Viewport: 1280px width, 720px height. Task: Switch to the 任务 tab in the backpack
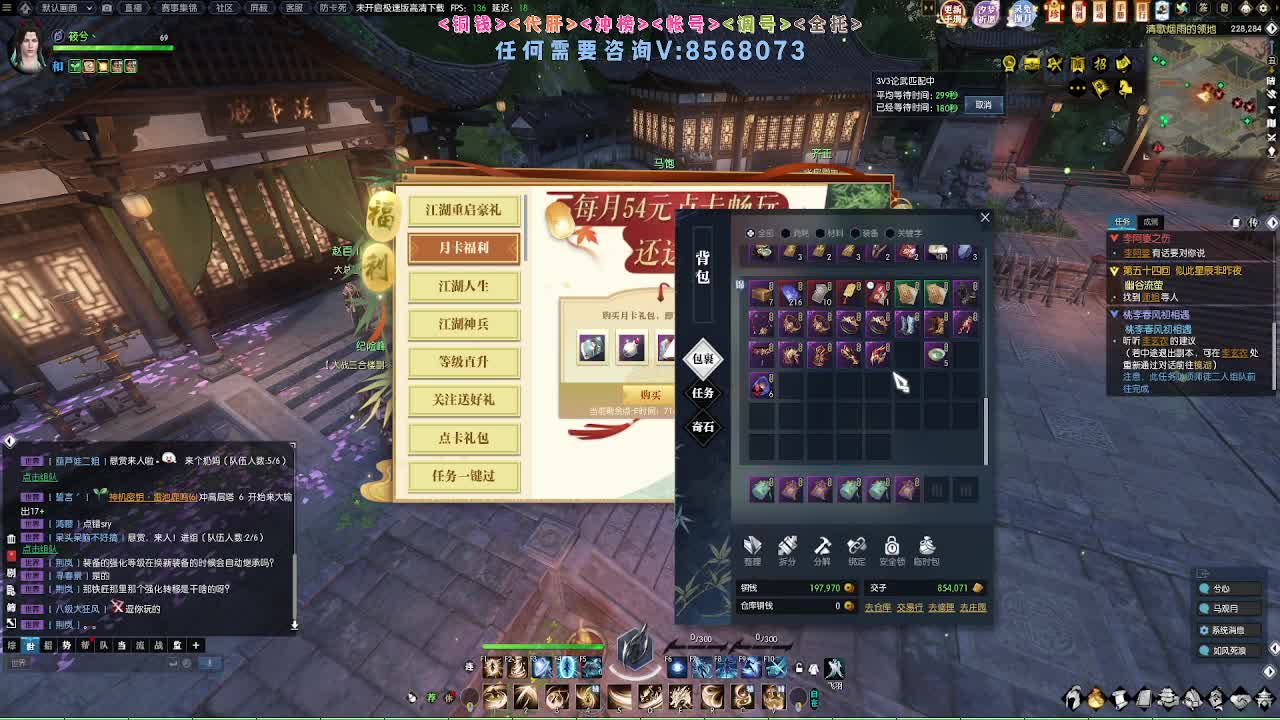pos(702,394)
